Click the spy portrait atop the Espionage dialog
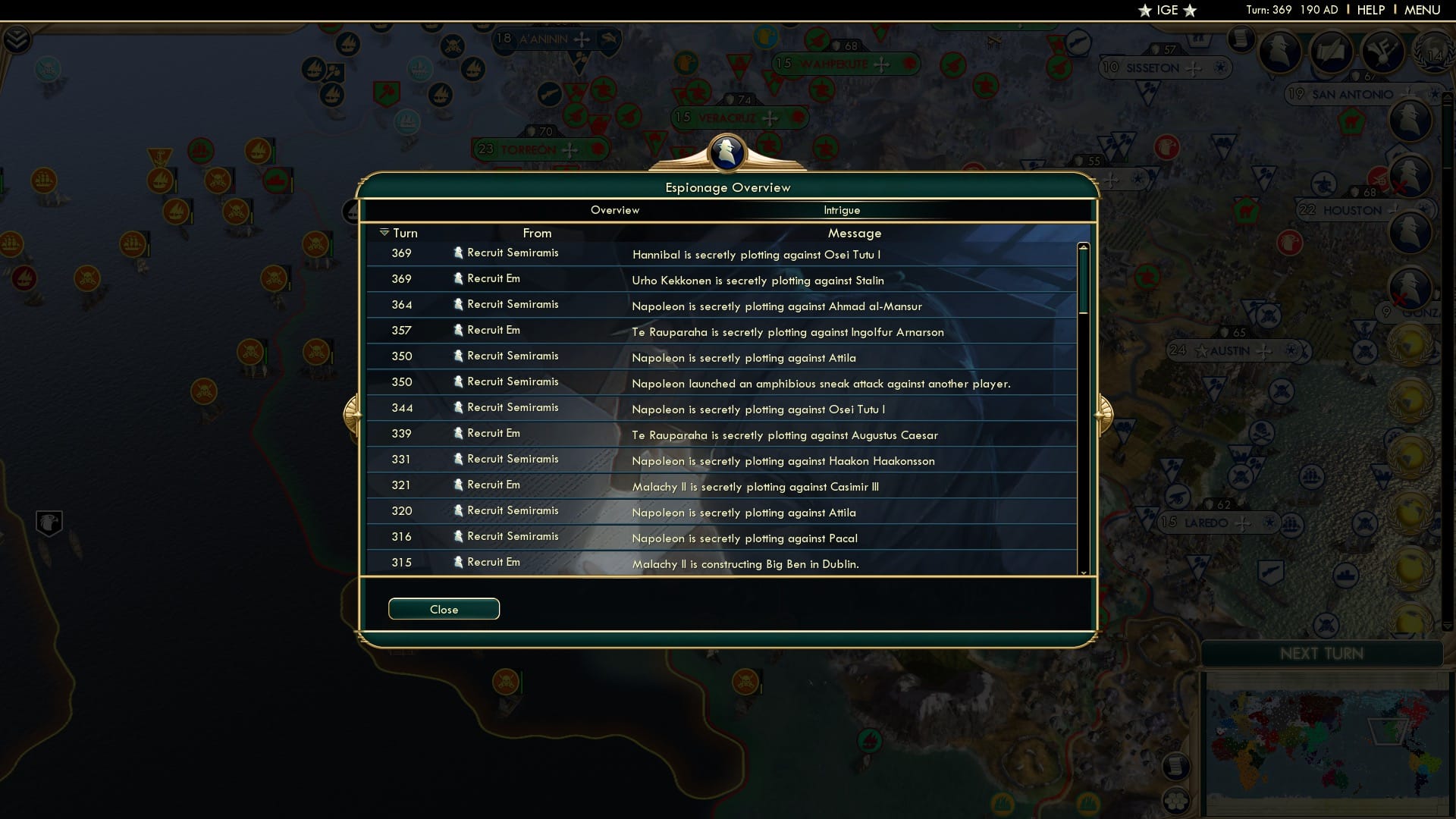Viewport: 1456px width, 819px height. tap(726, 154)
